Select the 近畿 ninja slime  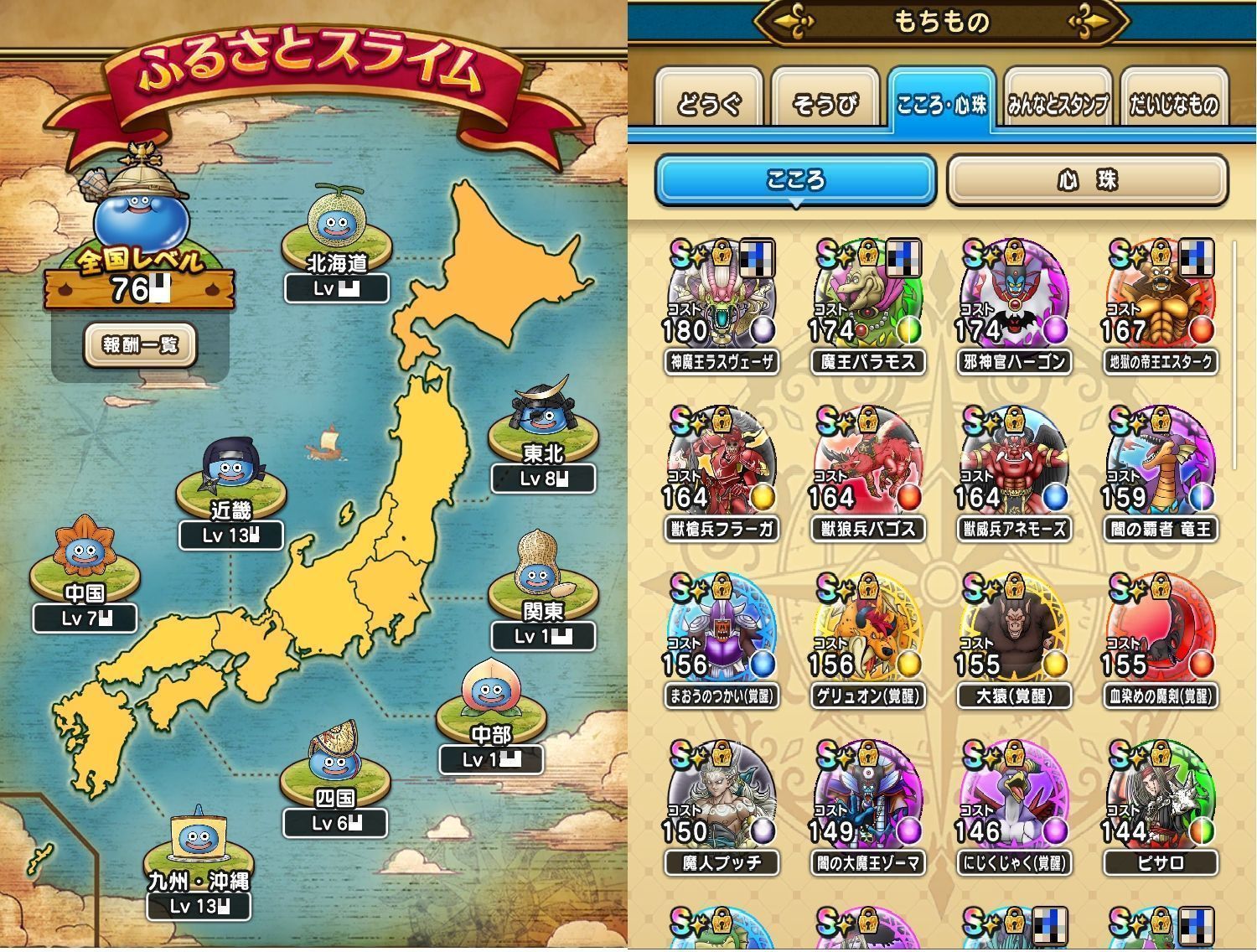[x=230, y=472]
